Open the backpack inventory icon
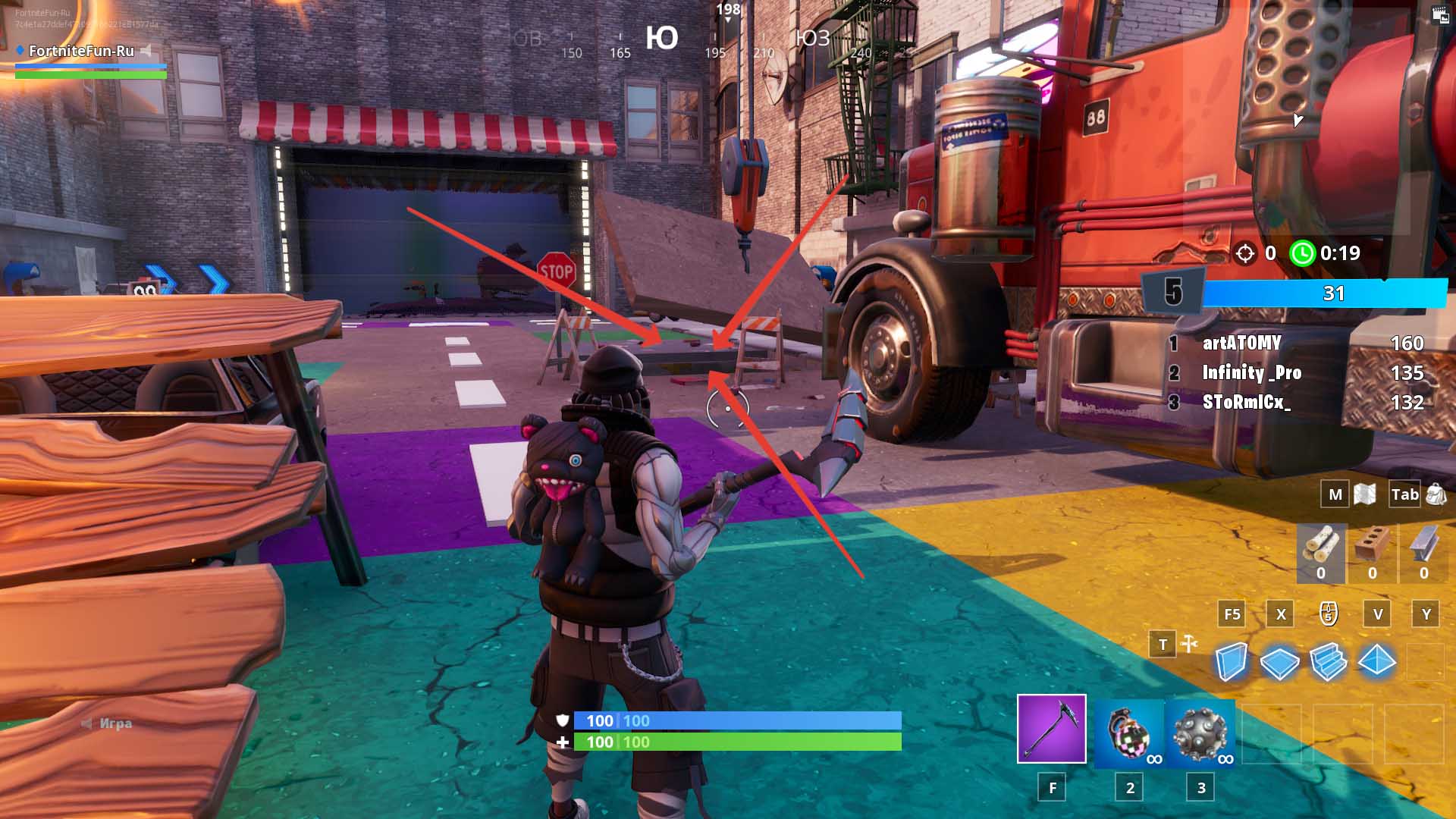The image size is (1456, 819). coord(1436,494)
